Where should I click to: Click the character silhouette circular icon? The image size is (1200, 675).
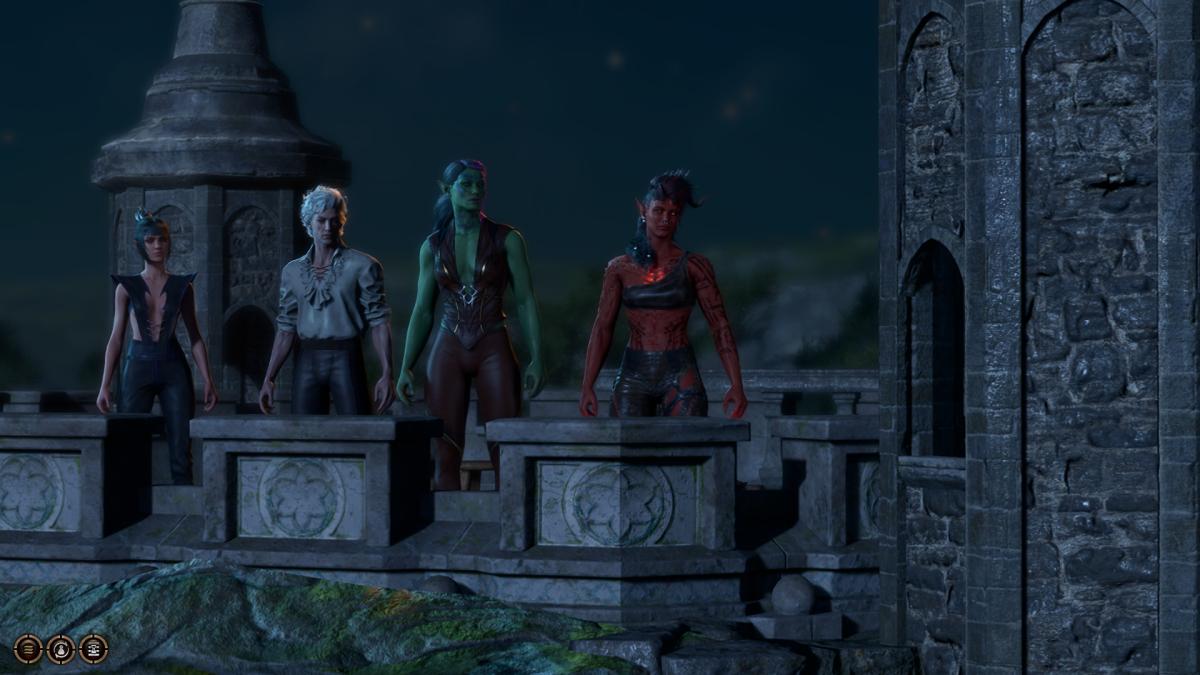tap(61, 649)
